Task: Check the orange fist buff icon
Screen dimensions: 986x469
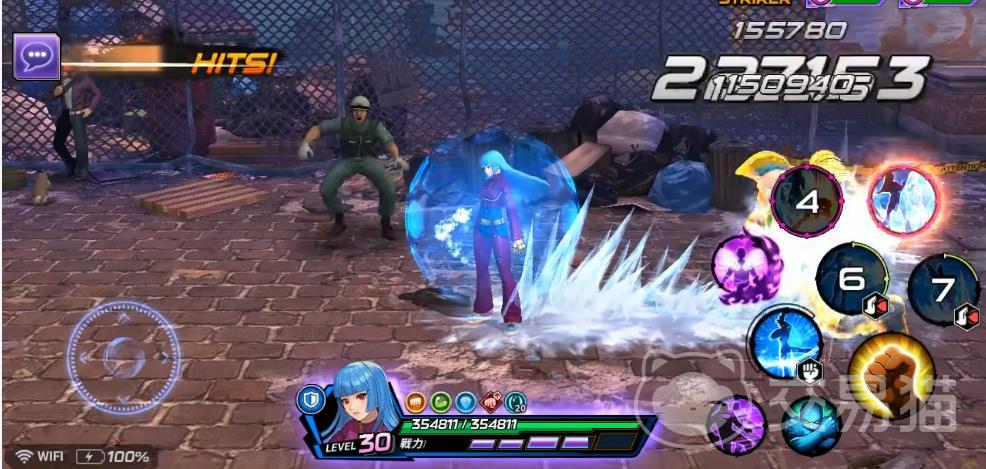Action: click(x=417, y=402)
